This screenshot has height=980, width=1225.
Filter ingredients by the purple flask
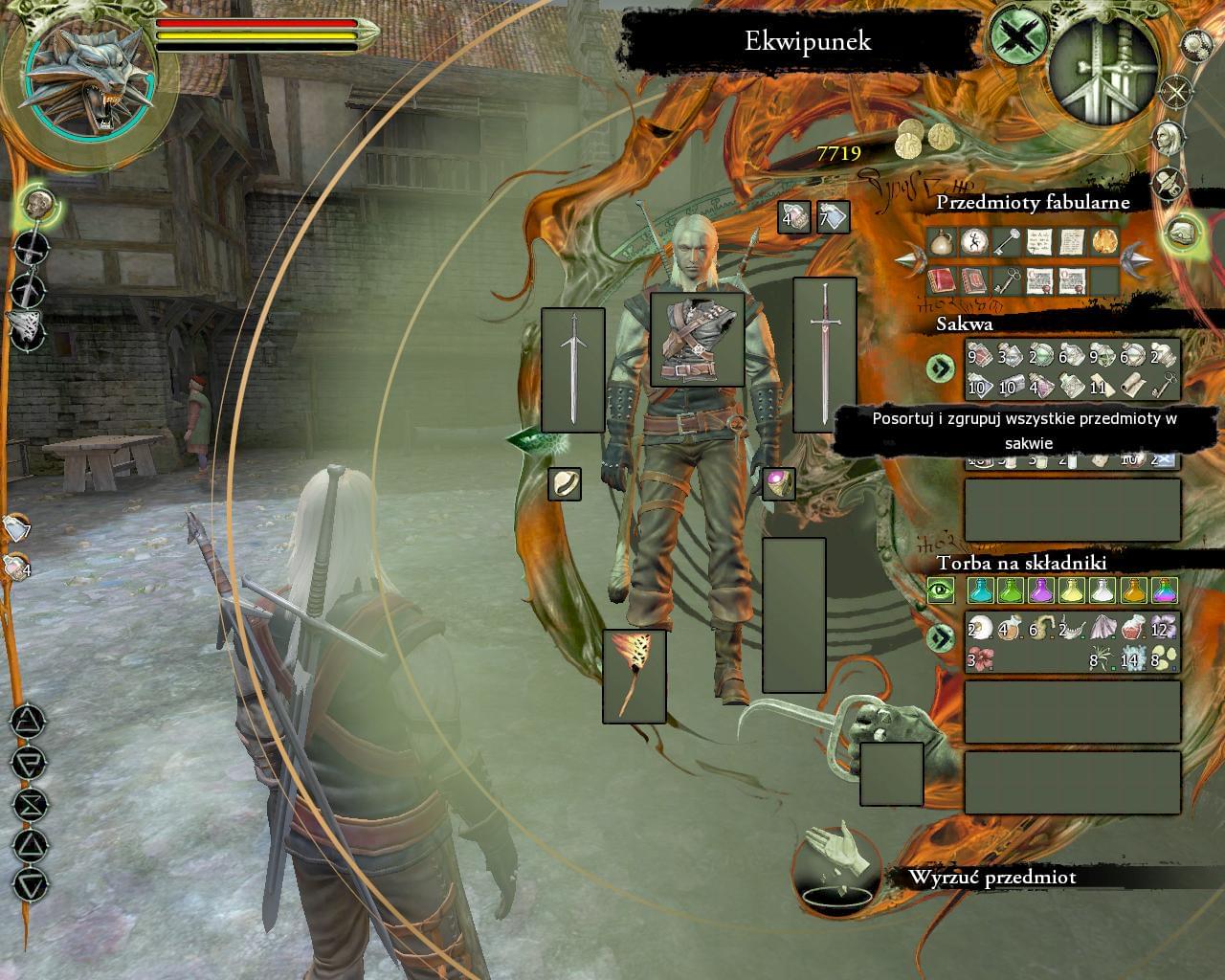pyautogui.click(x=1040, y=590)
